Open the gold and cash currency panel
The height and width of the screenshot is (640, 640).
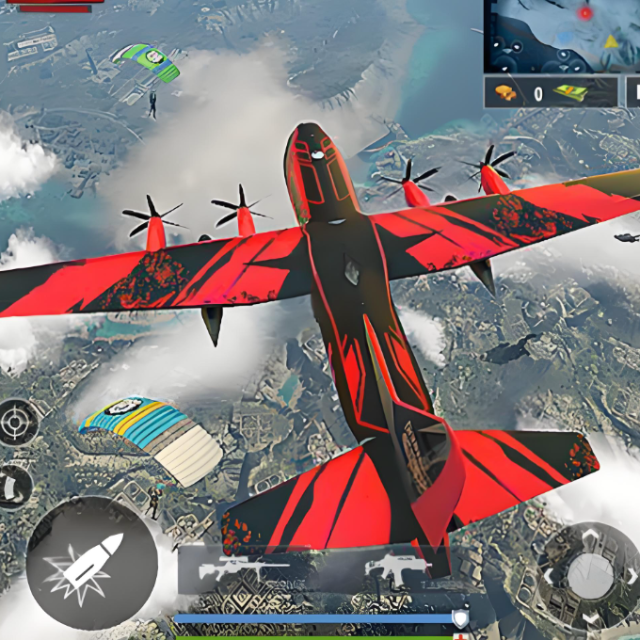point(549,93)
